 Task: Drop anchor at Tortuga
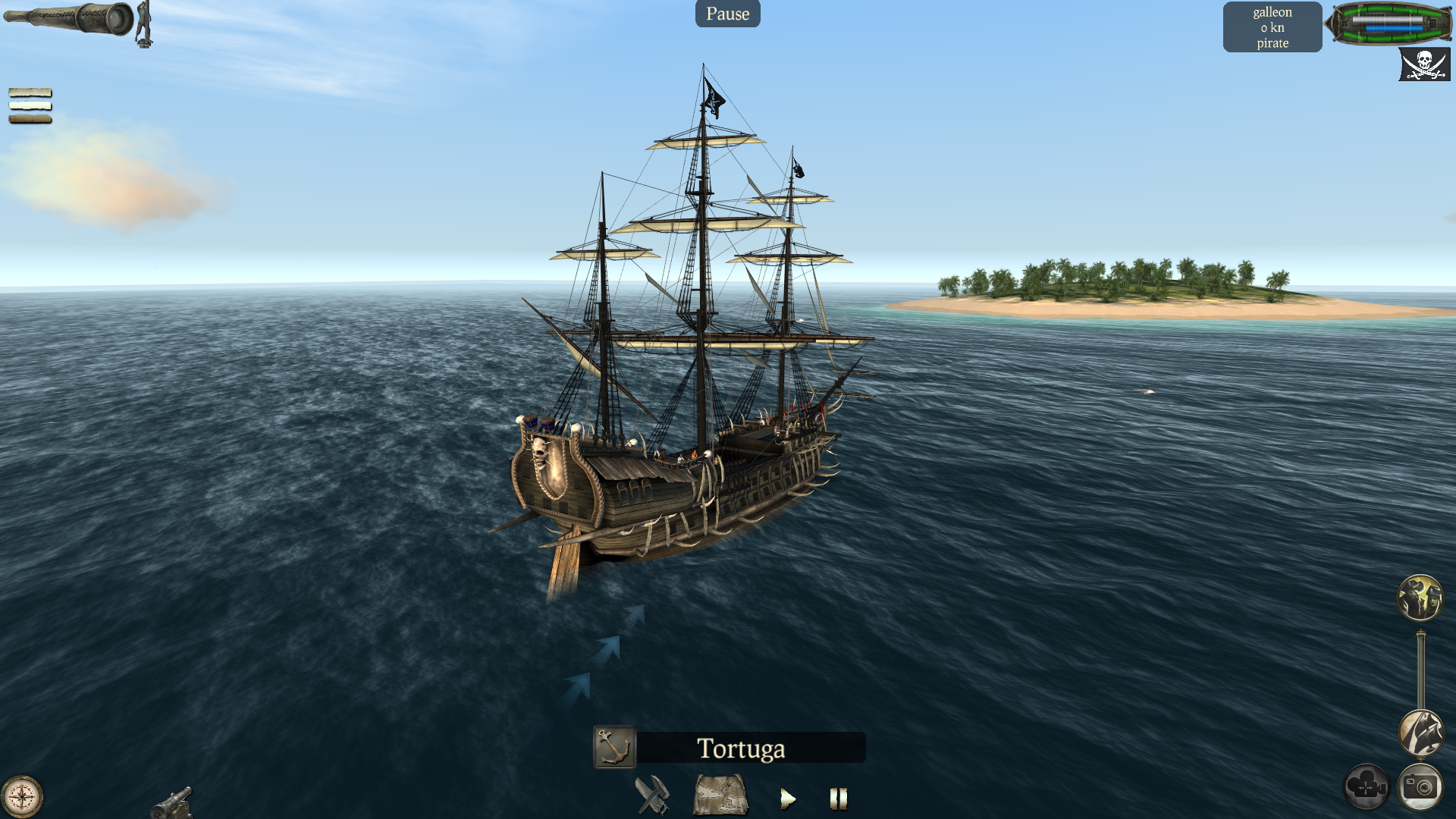[614, 748]
